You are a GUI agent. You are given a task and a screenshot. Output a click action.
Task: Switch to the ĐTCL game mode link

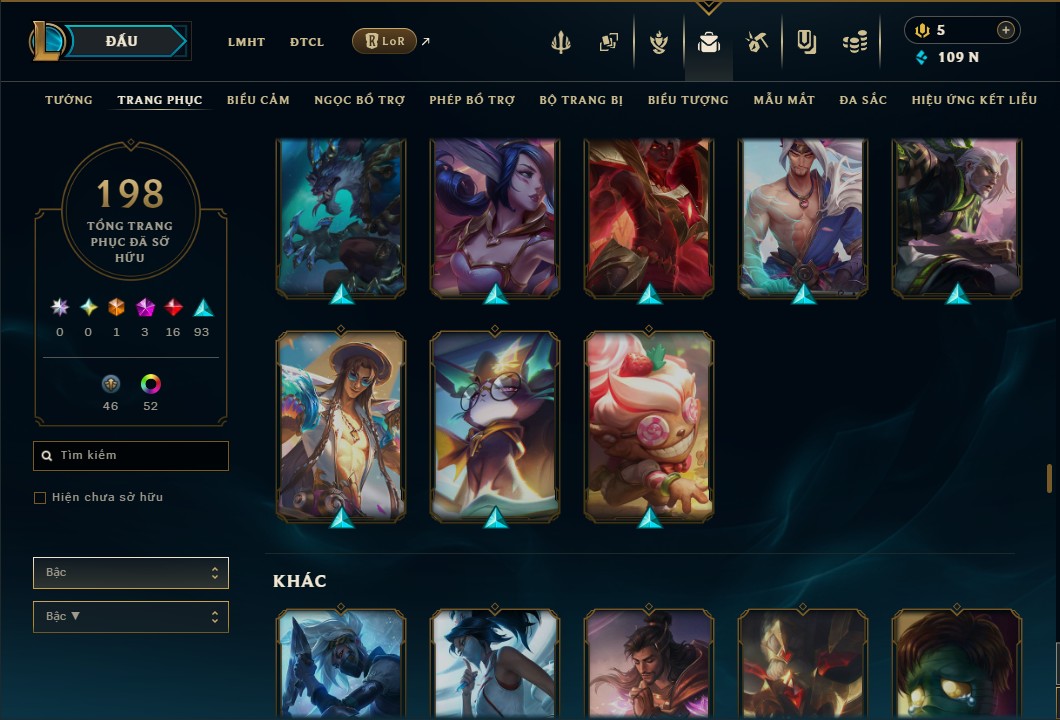[306, 42]
